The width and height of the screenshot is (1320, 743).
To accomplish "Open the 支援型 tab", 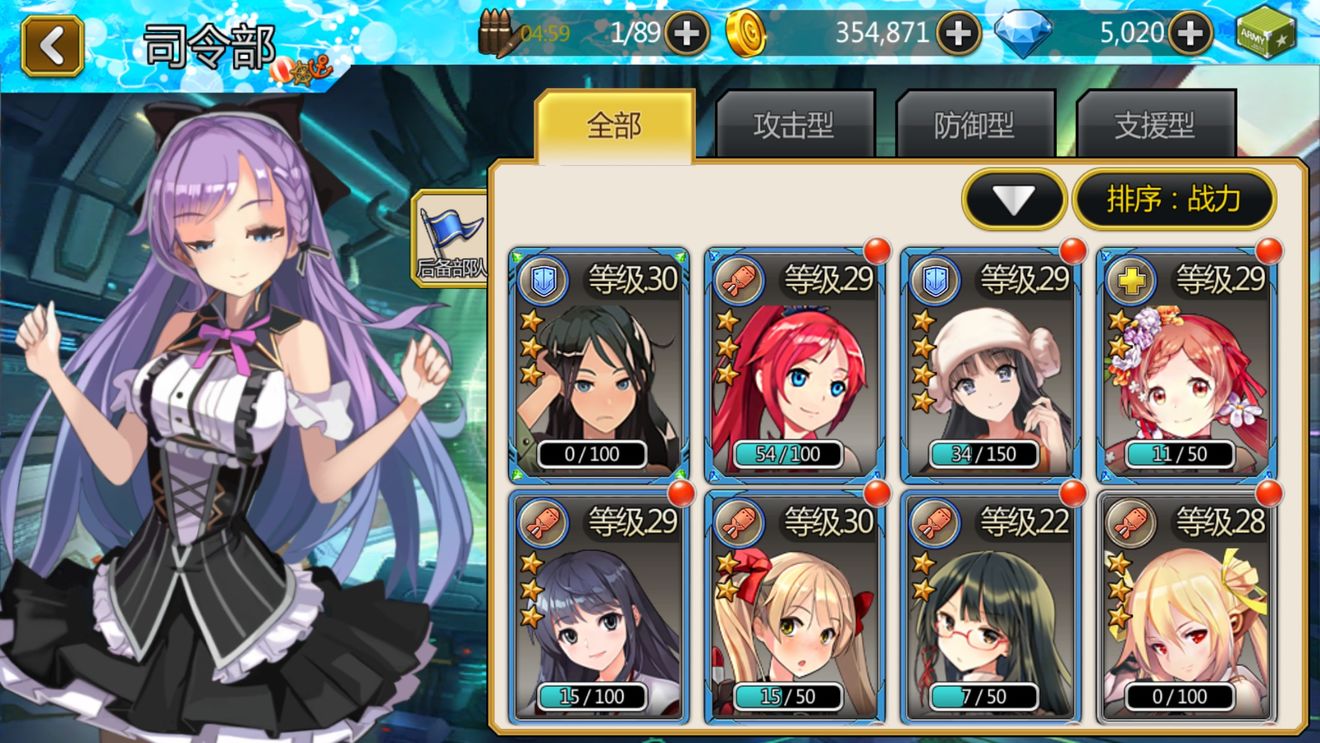I will coord(1155,126).
